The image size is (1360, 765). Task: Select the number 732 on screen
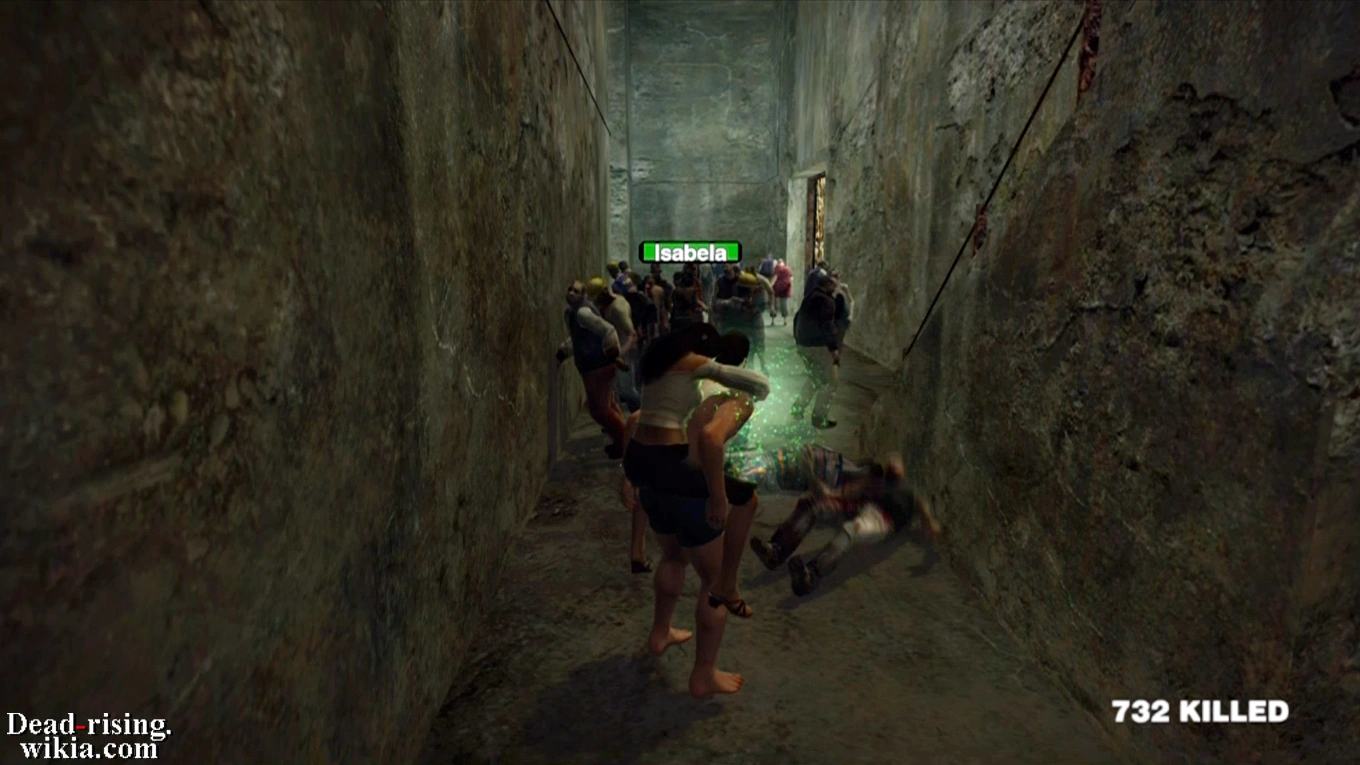coord(1141,710)
